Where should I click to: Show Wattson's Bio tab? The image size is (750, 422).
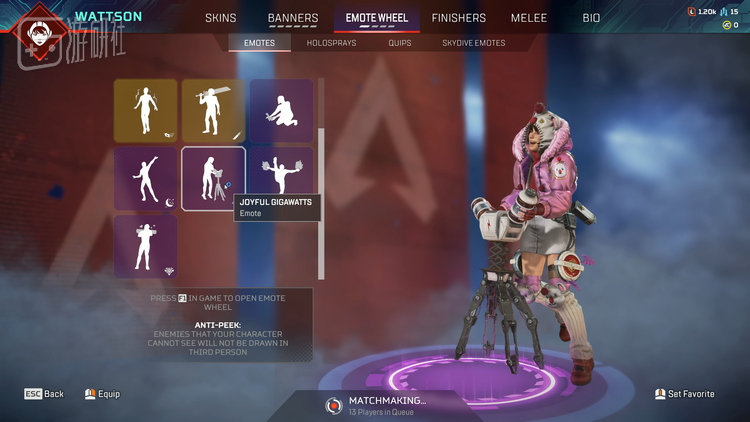[x=591, y=18]
